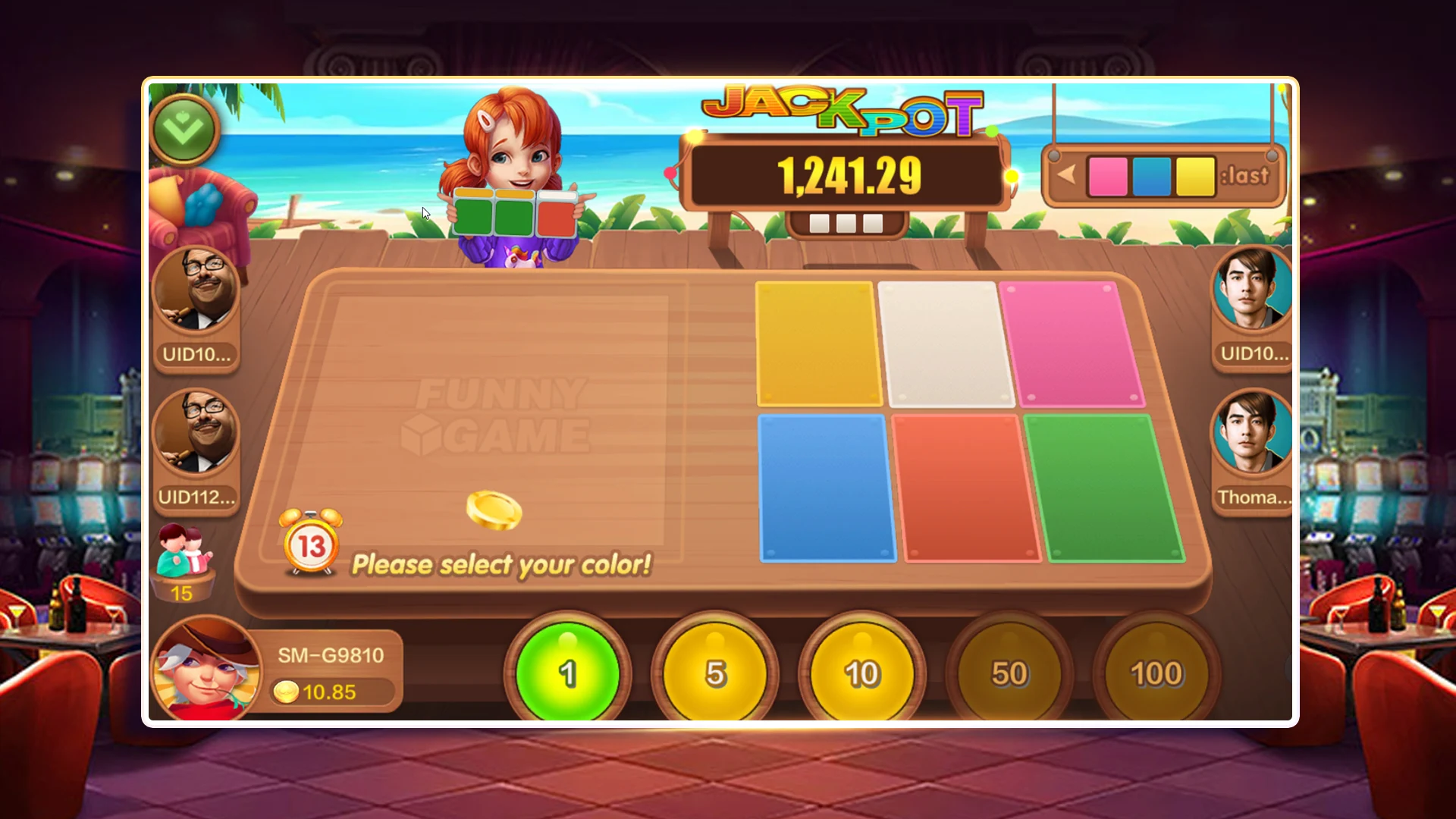Switch your bet to the 50 chip

tap(1009, 672)
